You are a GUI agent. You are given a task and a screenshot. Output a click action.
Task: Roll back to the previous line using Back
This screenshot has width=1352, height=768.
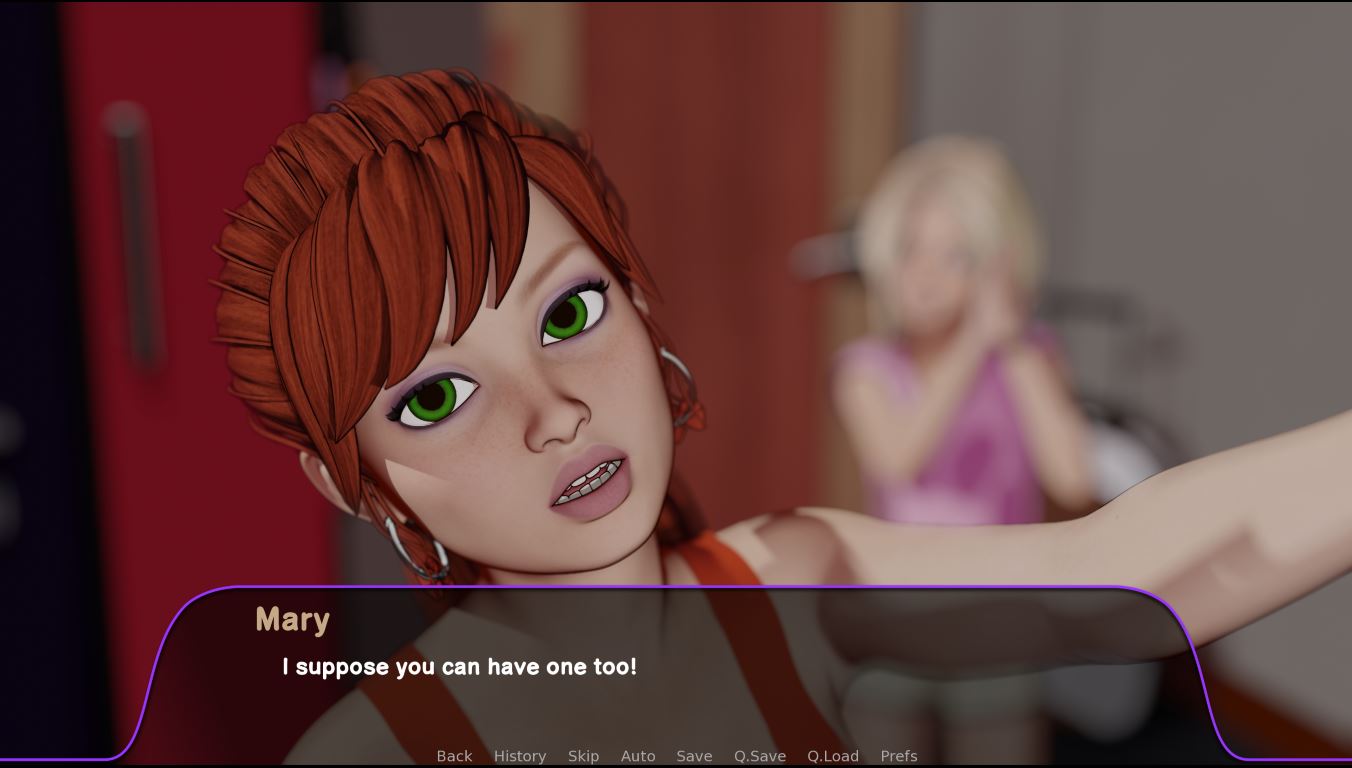click(454, 756)
